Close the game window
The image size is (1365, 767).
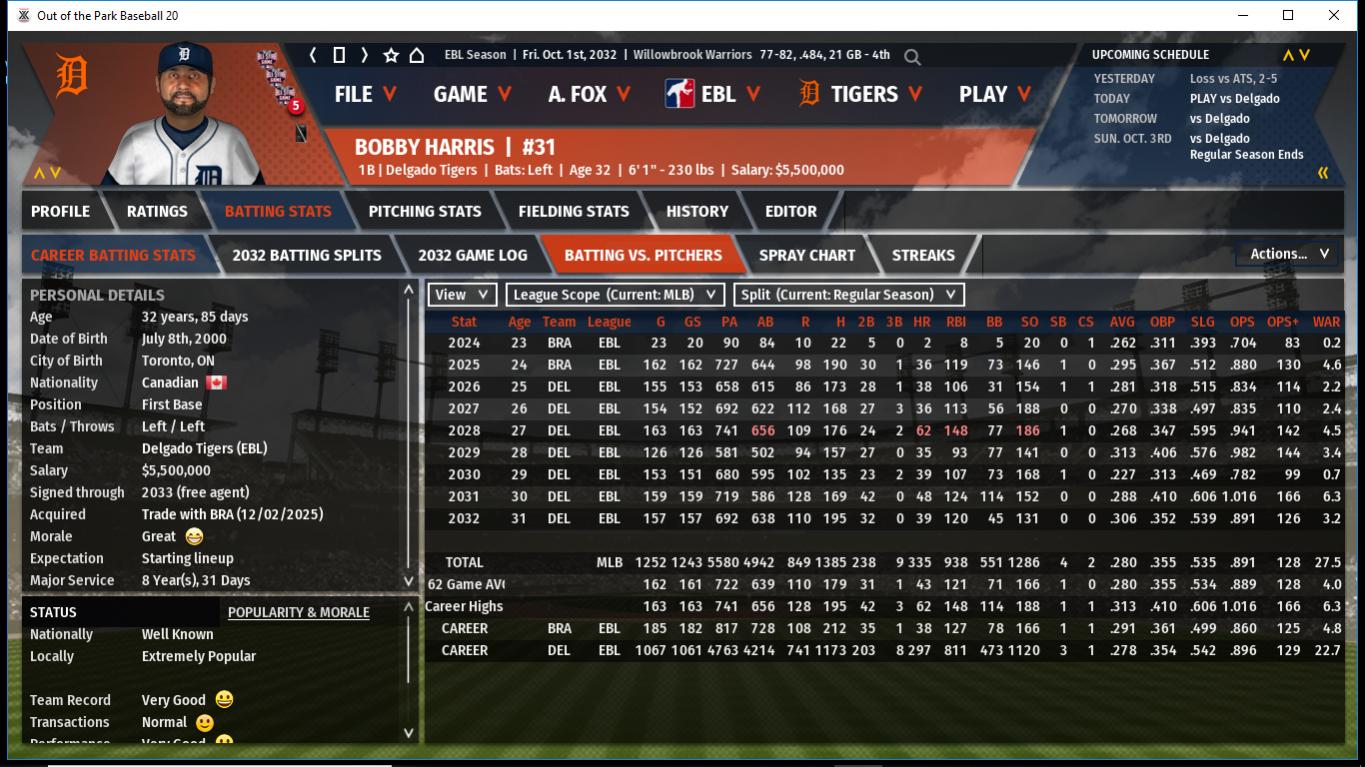(1333, 15)
